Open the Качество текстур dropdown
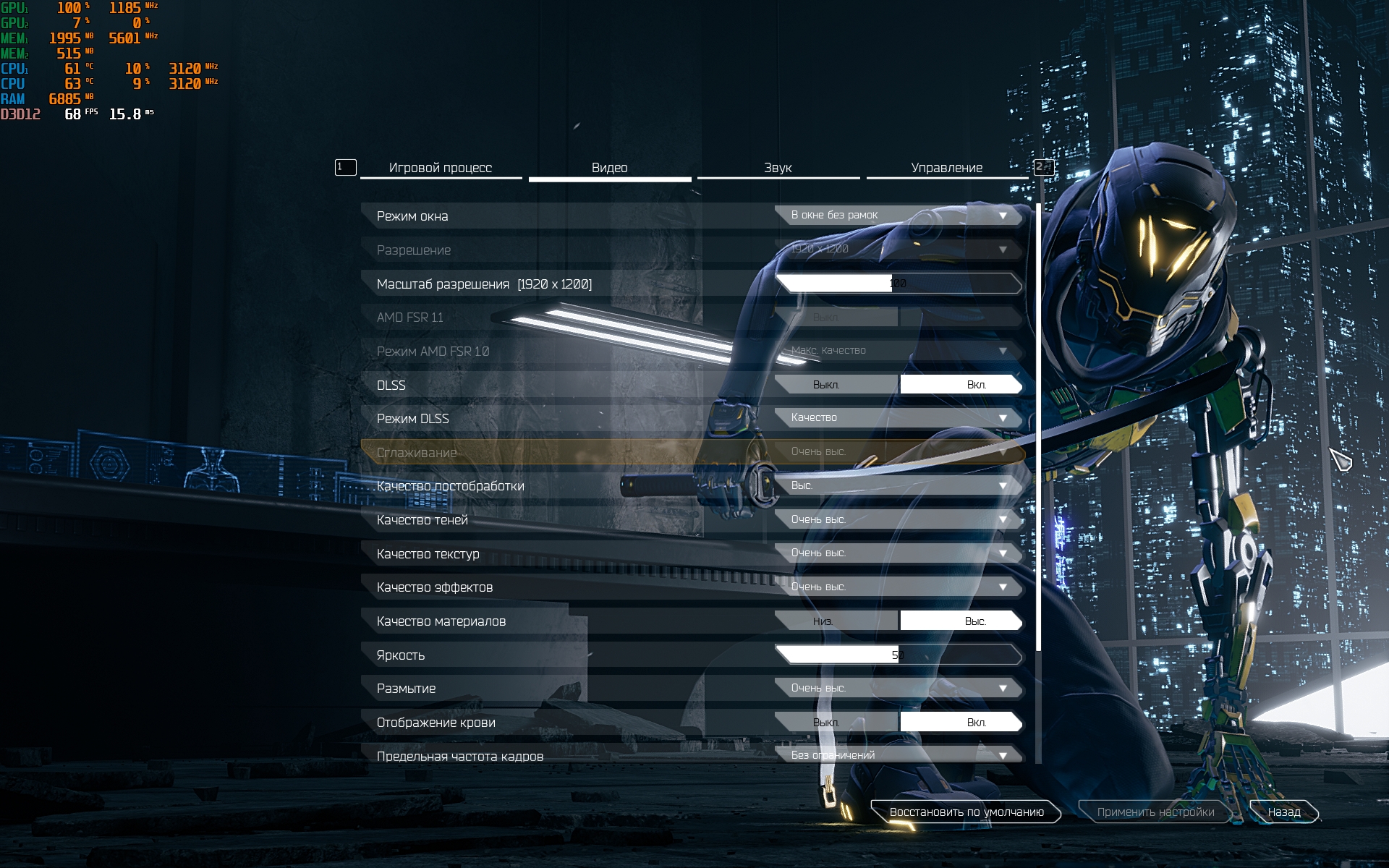The height and width of the screenshot is (868, 1389). 898,553
